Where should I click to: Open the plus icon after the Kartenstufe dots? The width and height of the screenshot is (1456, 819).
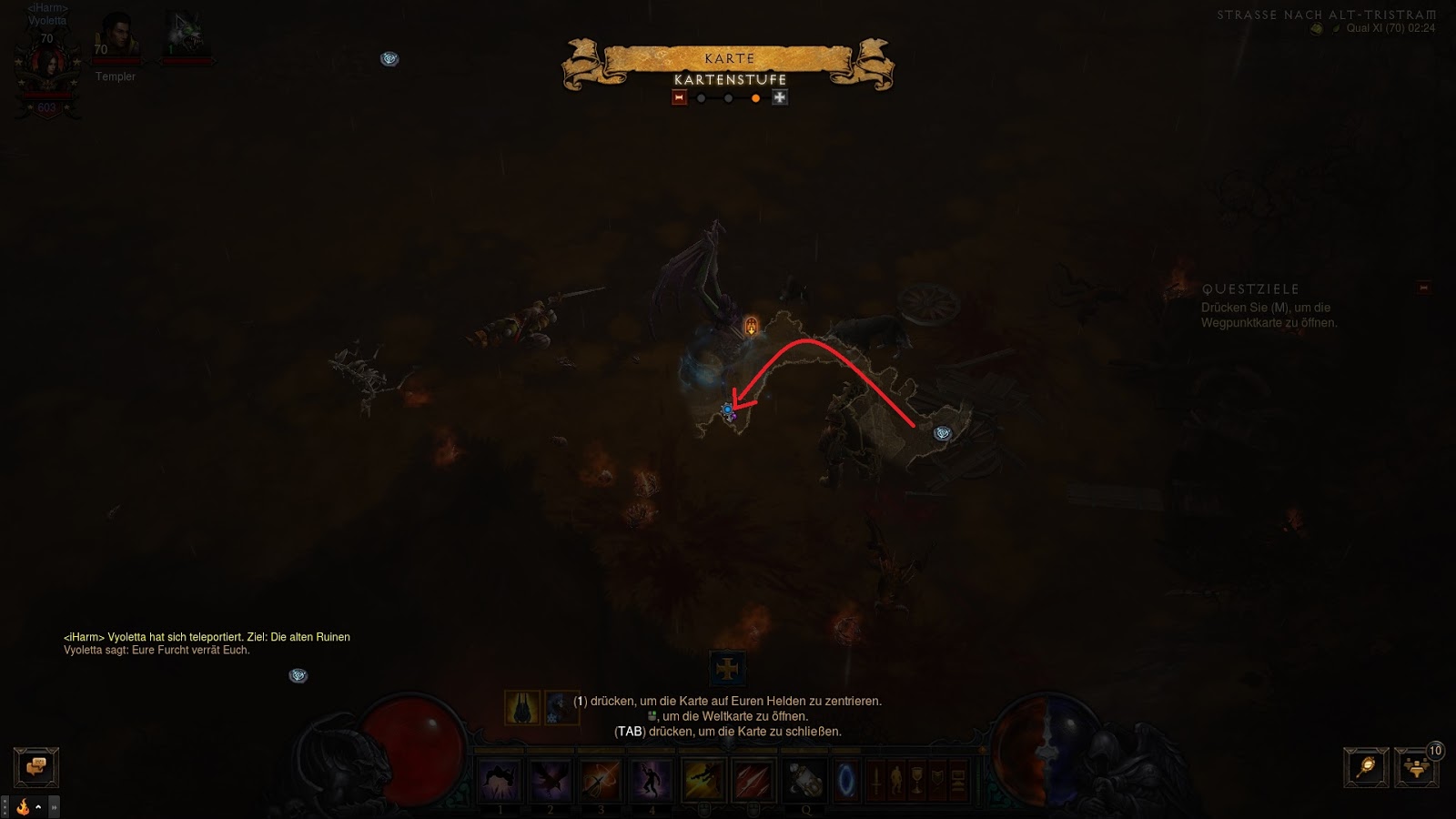[x=779, y=98]
